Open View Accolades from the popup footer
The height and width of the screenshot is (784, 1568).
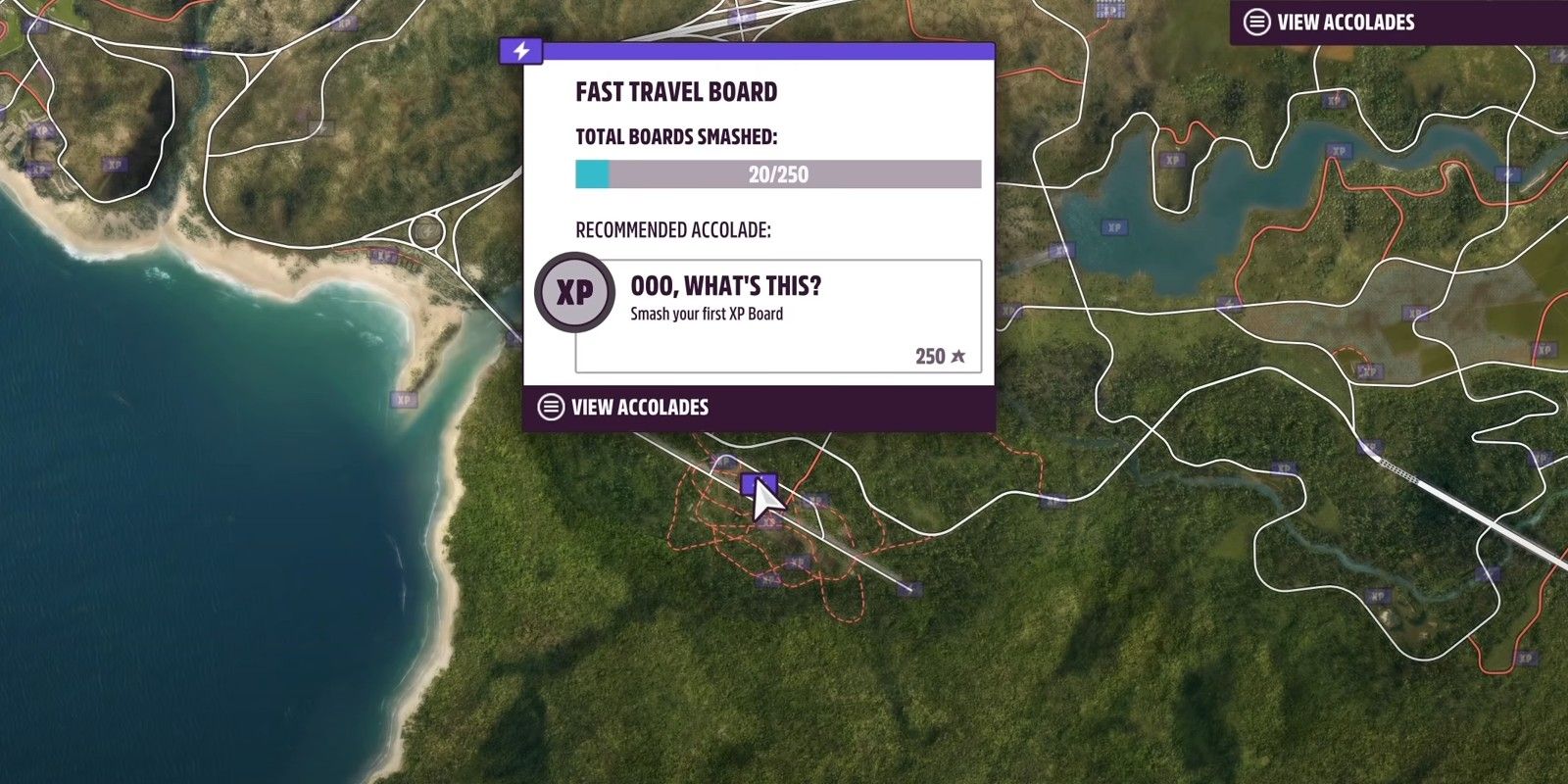pyautogui.click(x=639, y=406)
